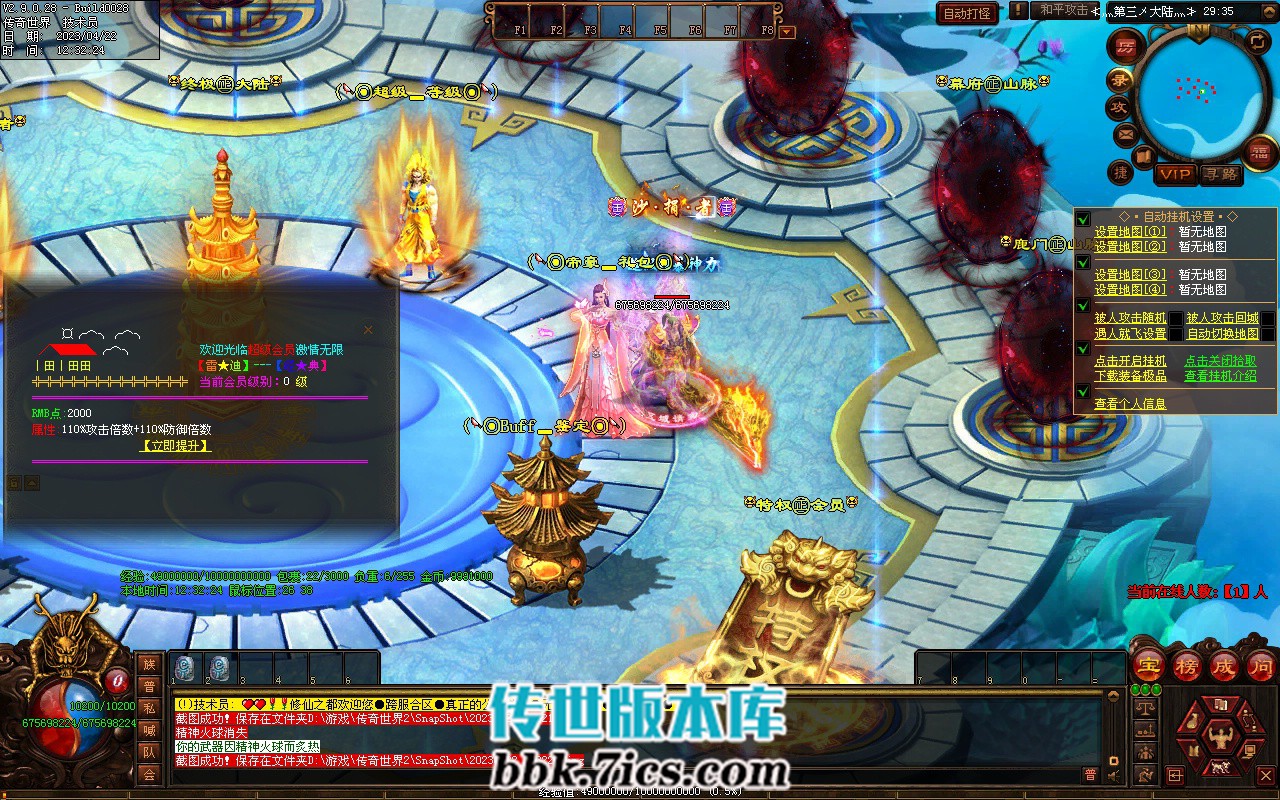This screenshot has height=800, width=1280.
Task: Click 查看挂机介绍 in green text
Action: pos(1220,376)
